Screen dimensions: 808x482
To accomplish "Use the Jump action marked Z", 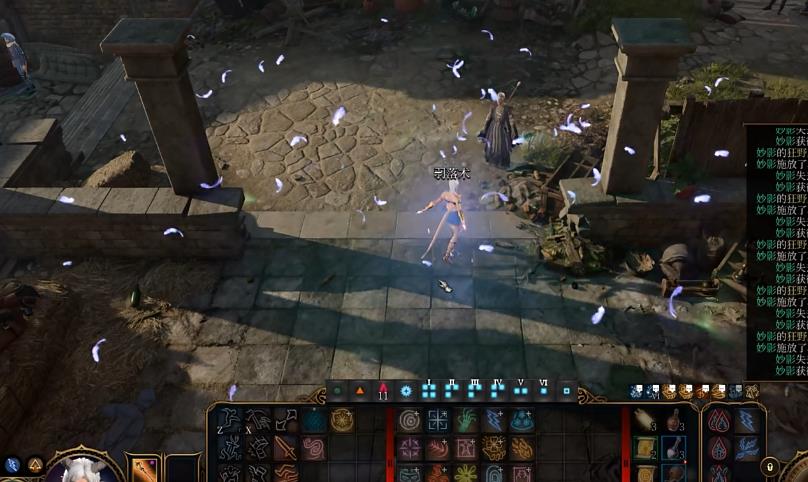I will pyautogui.click(x=229, y=420).
